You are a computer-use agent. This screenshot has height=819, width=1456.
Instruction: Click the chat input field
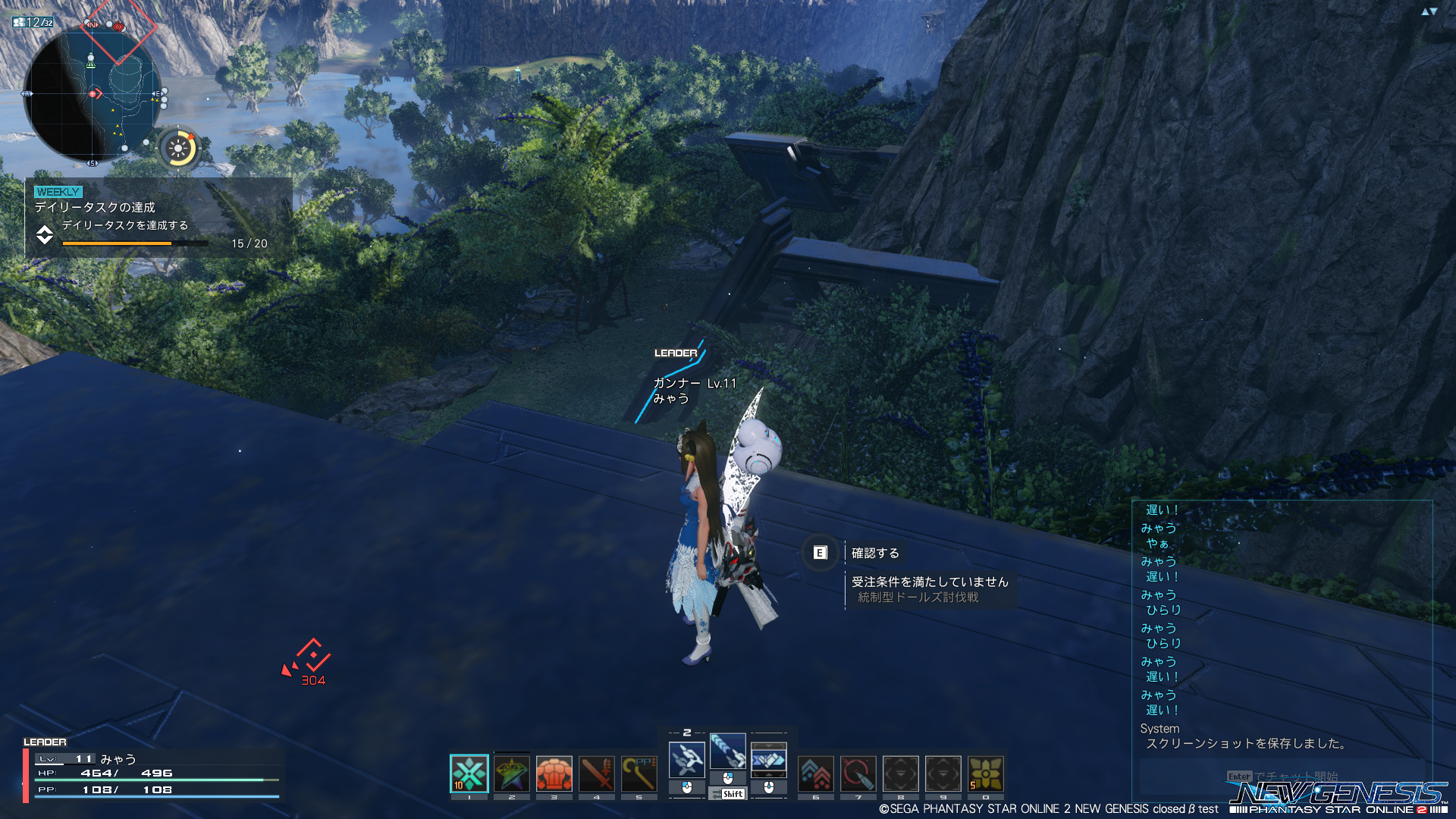point(1282,776)
